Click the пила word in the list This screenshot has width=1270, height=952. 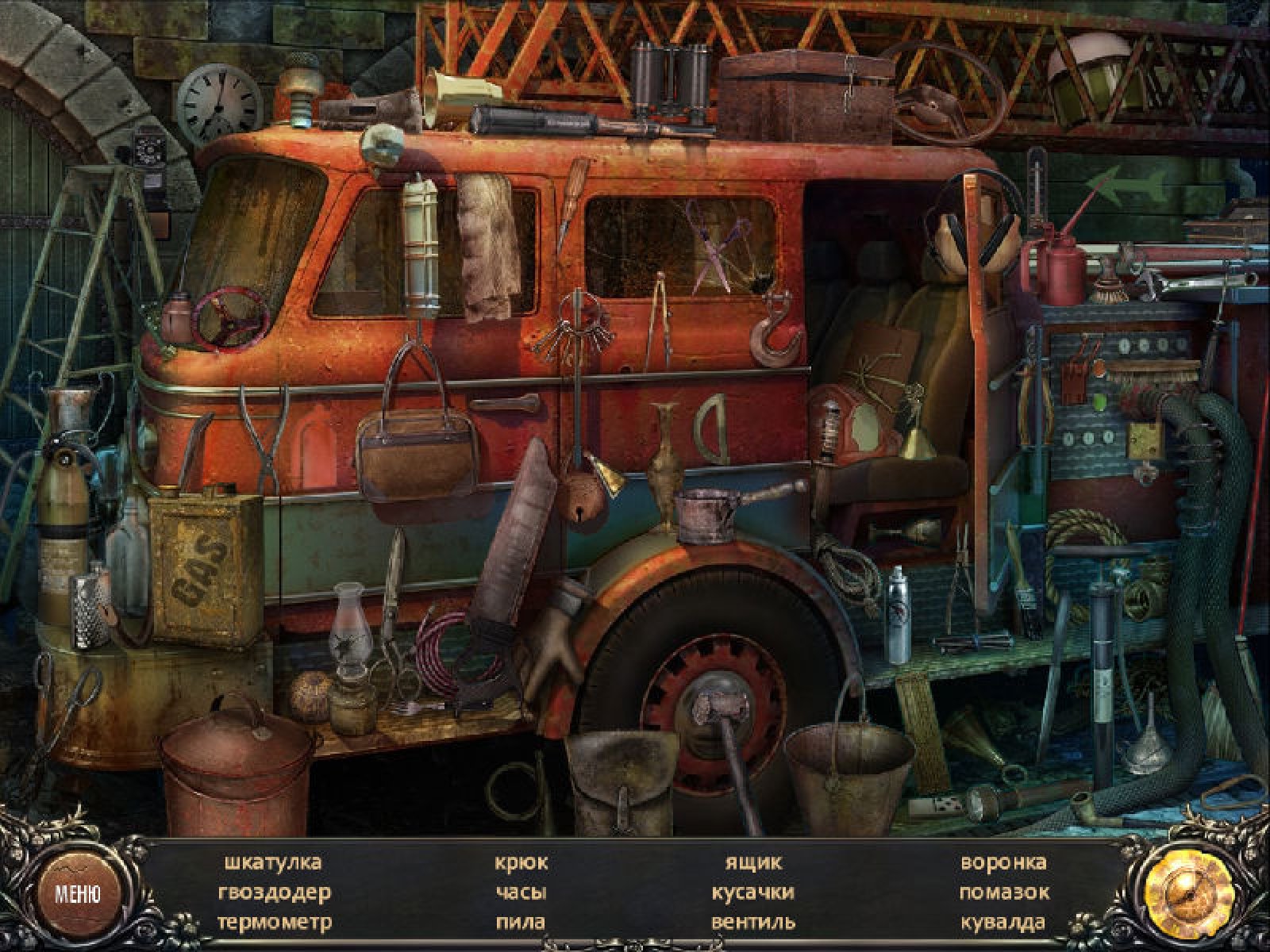pyautogui.click(x=521, y=923)
